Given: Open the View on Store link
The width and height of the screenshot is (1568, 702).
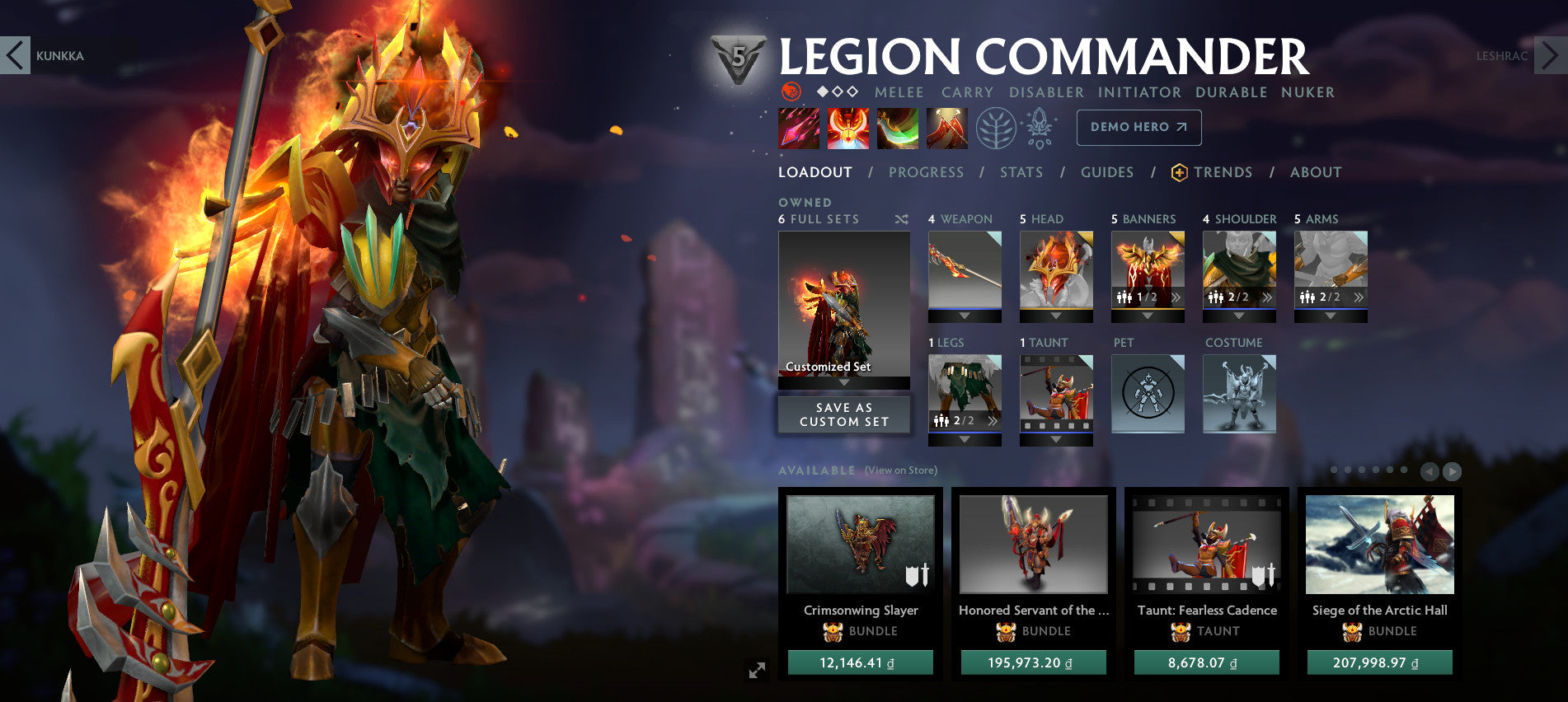Looking at the screenshot, I should (x=900, y=470).
